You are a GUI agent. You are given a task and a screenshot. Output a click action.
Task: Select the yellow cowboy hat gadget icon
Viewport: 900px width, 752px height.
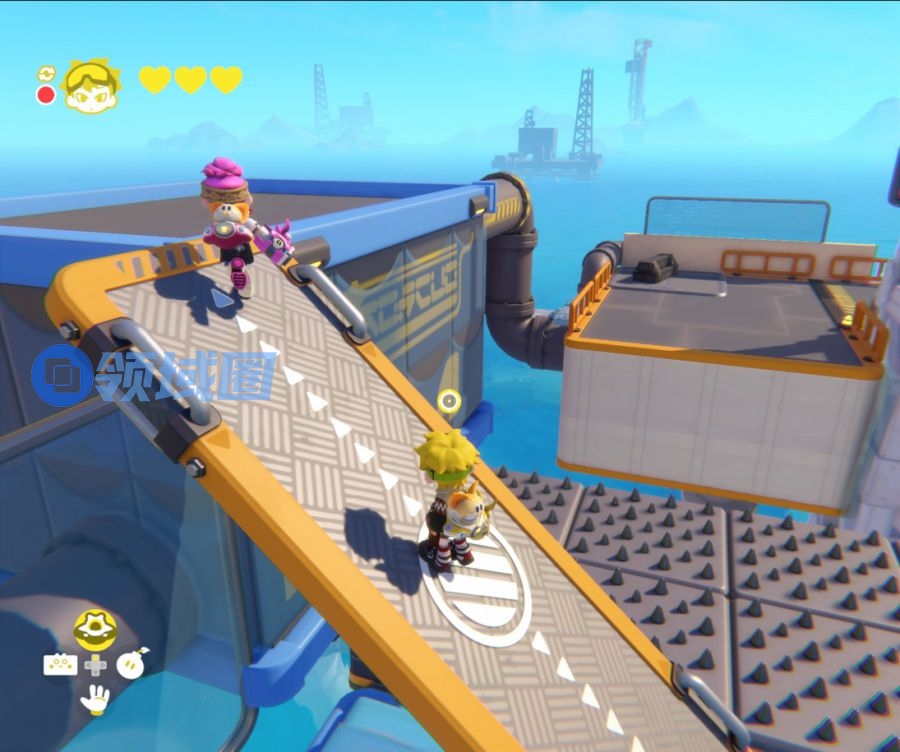pos(95,628)
